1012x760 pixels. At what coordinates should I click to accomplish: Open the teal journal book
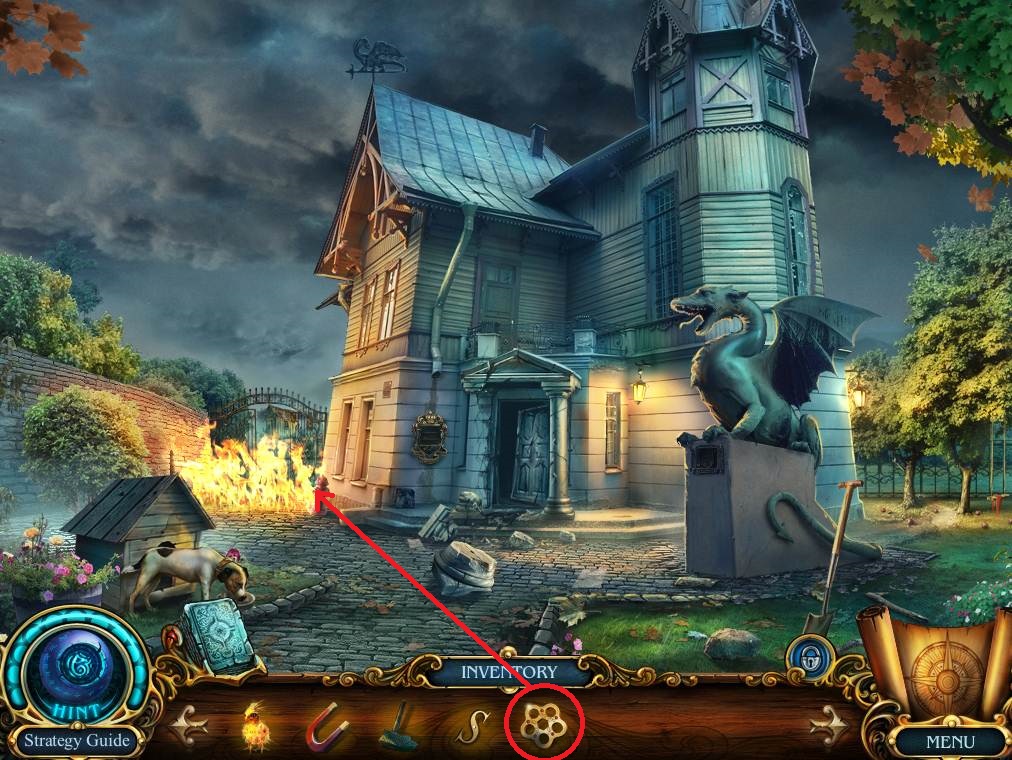(217, 633)
